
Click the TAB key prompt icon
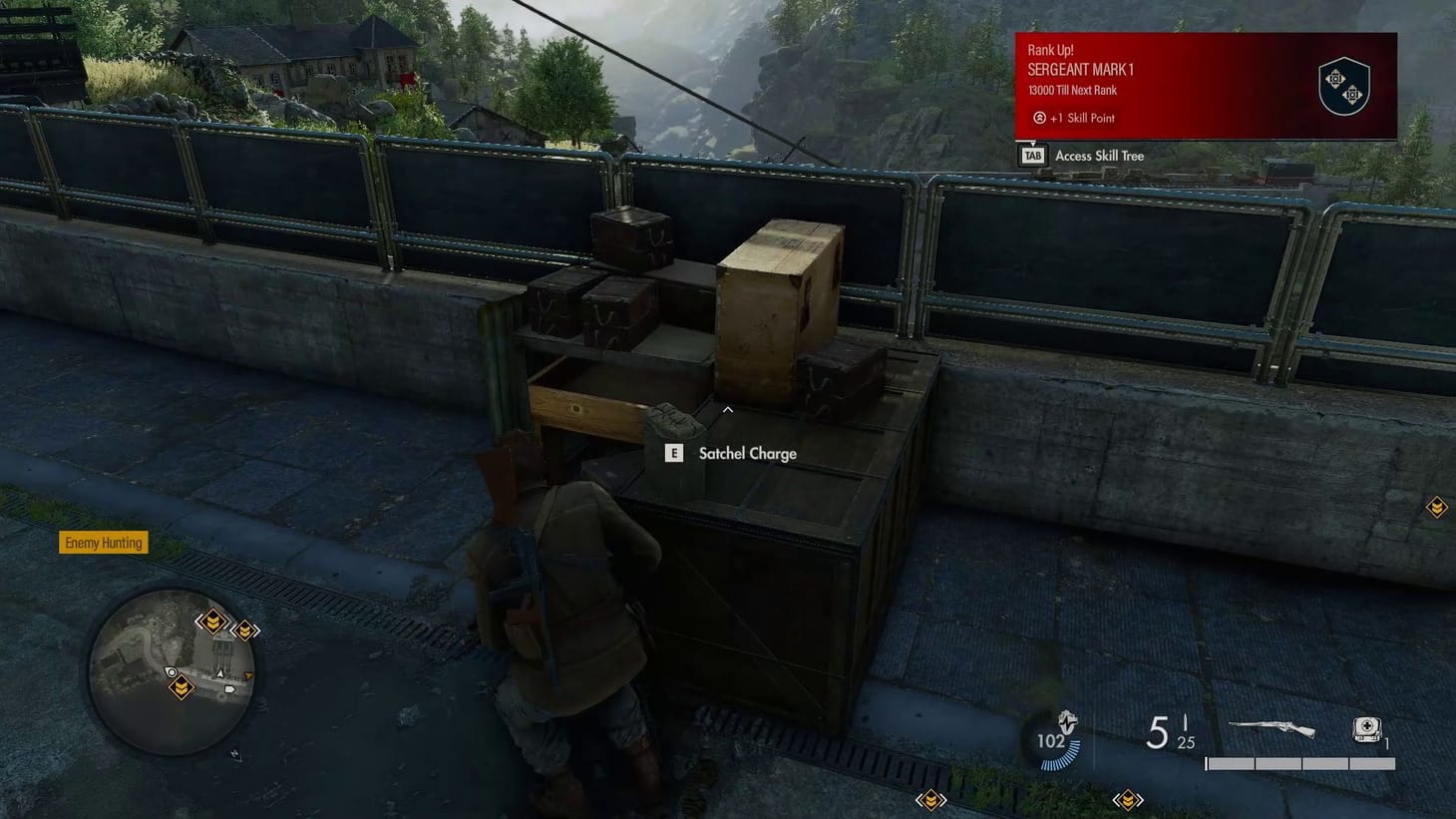(x=1033, y=155)
